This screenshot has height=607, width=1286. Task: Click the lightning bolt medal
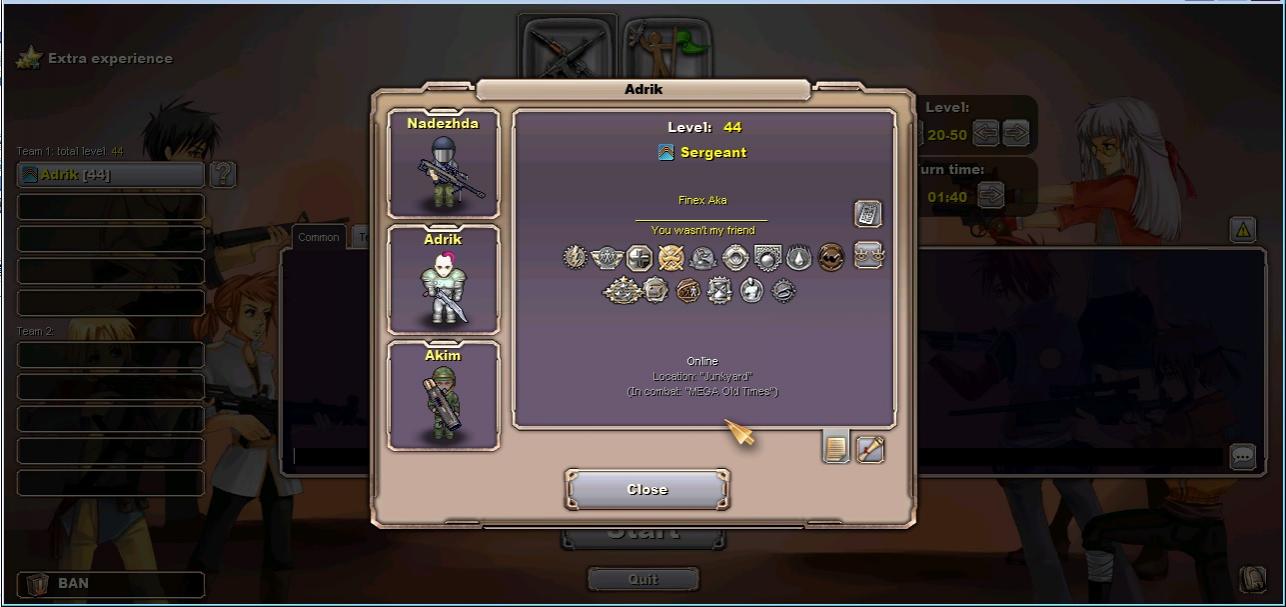pos(575,258)
